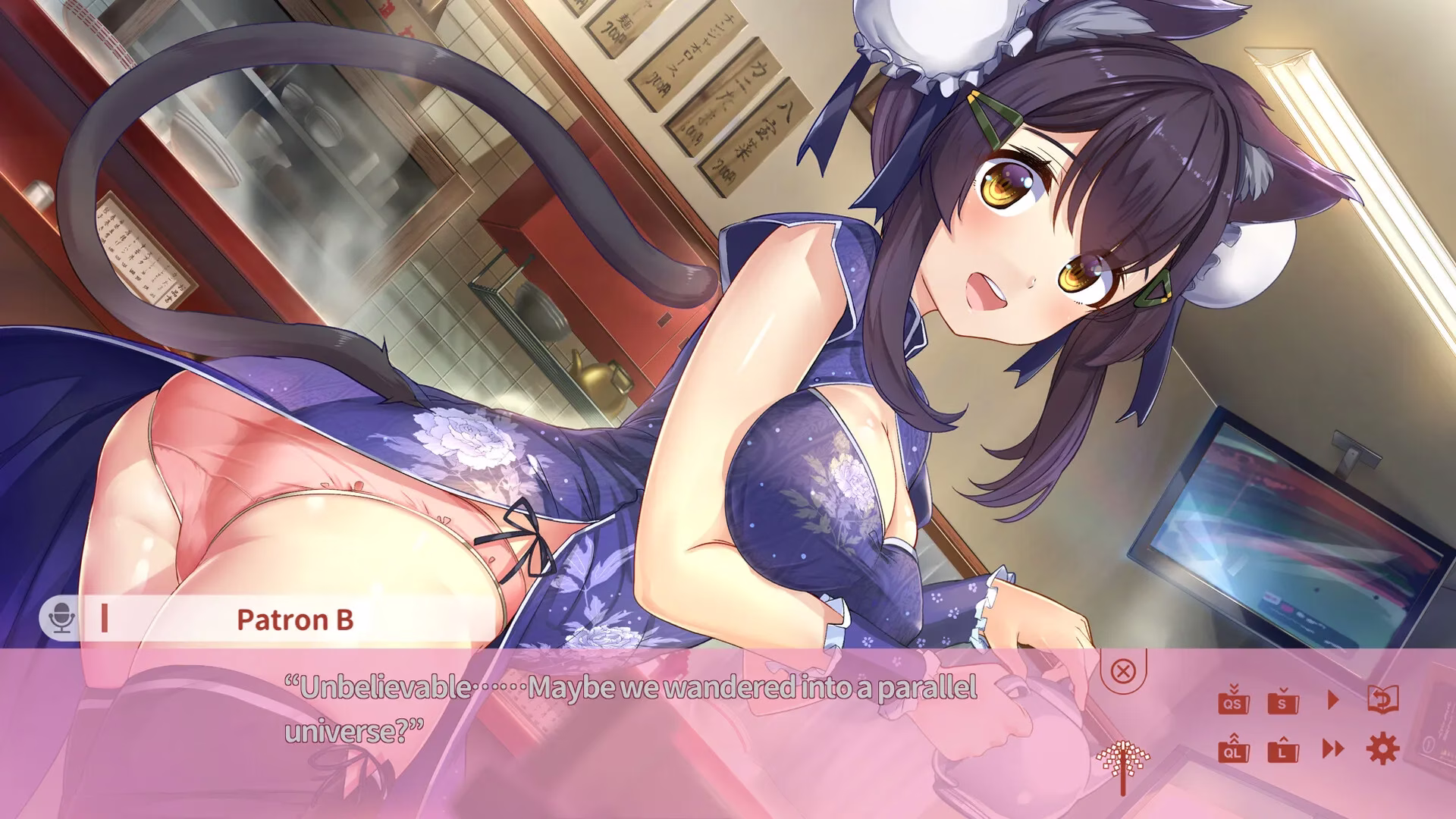Screen dimensions: 1456x819
Task: Open the Load menu via L folder
Action: (1282, 749)
